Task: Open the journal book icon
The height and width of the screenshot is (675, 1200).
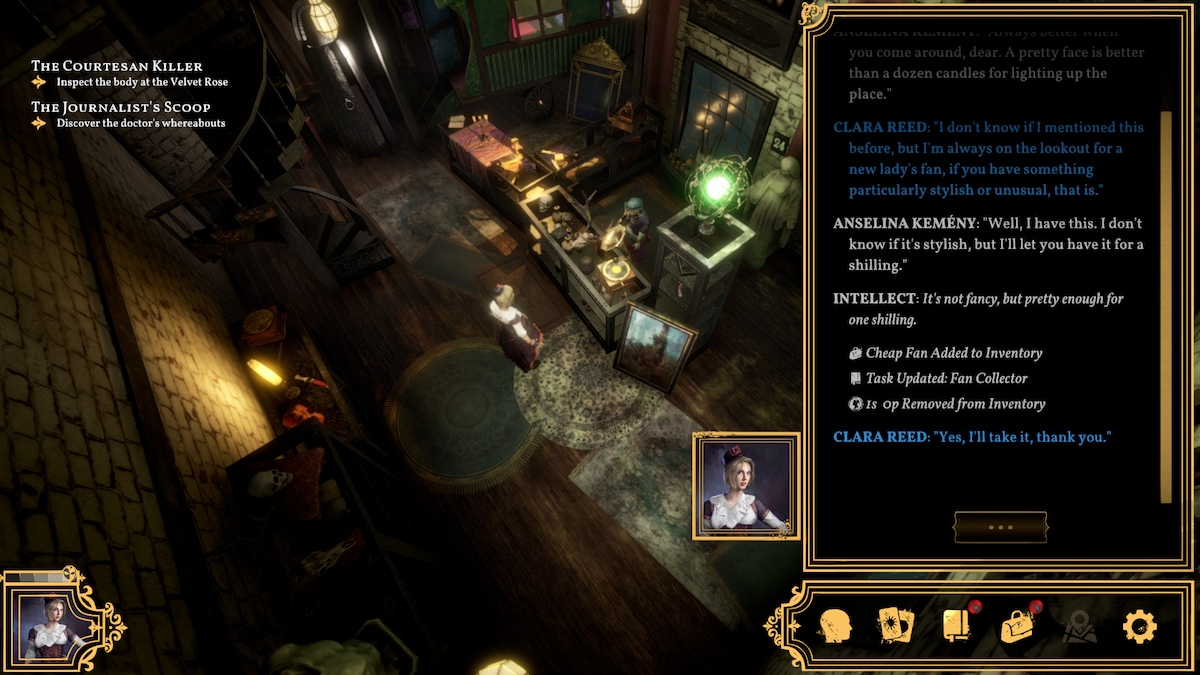Action: pyautogui.click(x=956, y=627)
